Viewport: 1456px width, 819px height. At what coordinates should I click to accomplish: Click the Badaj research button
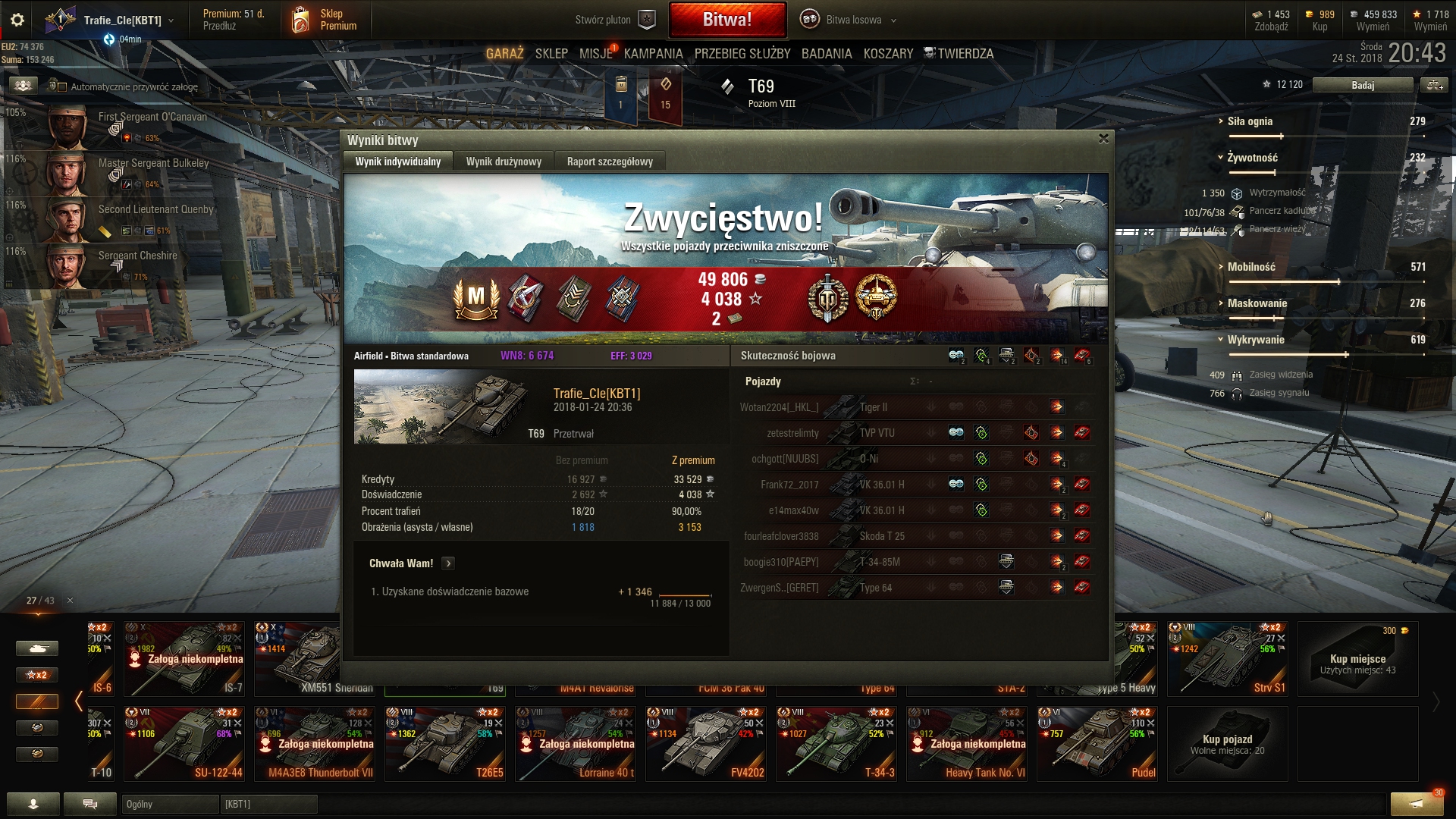pos(1362,86)
